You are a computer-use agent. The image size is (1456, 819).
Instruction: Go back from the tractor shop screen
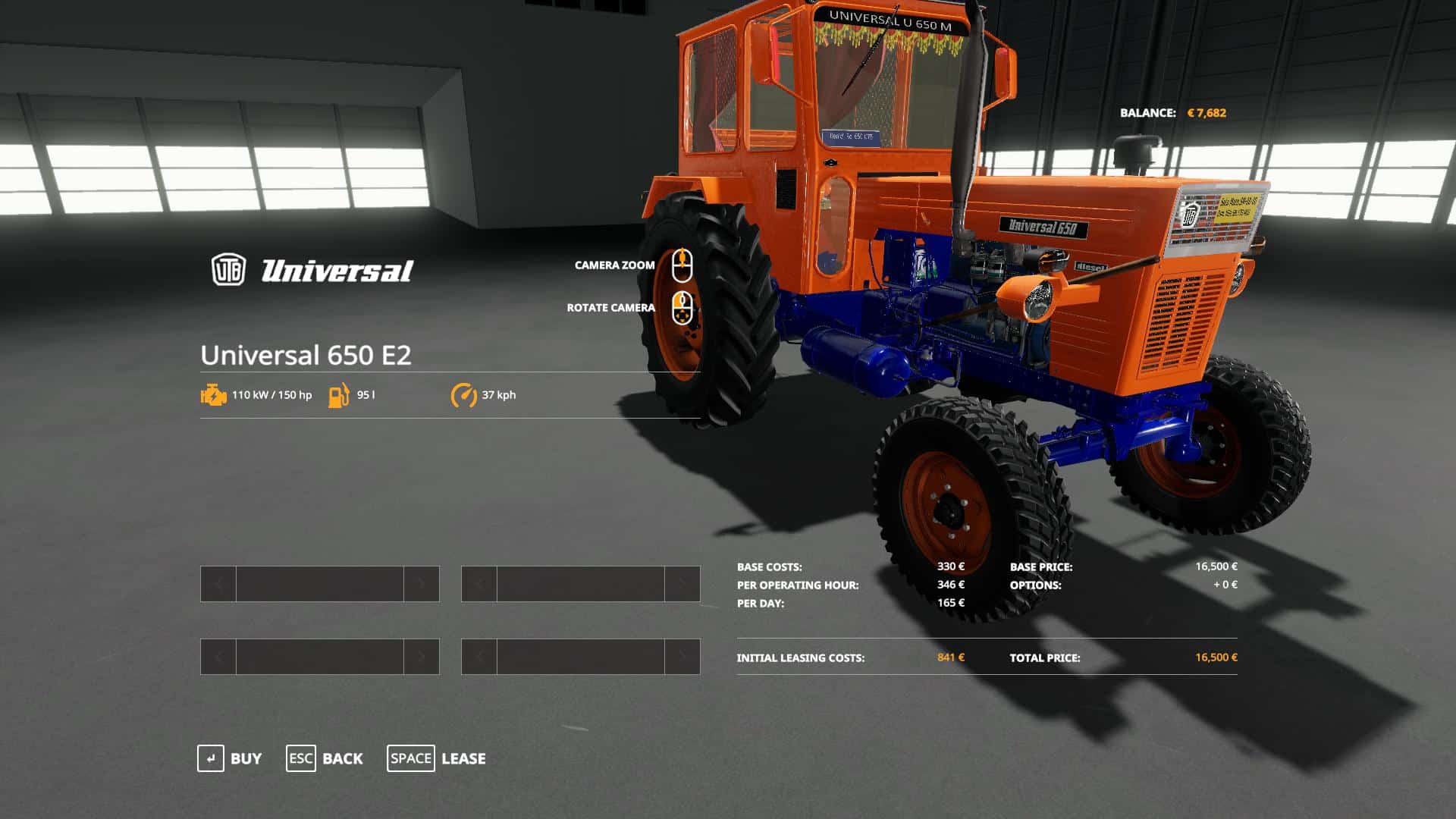click(325, 758)
